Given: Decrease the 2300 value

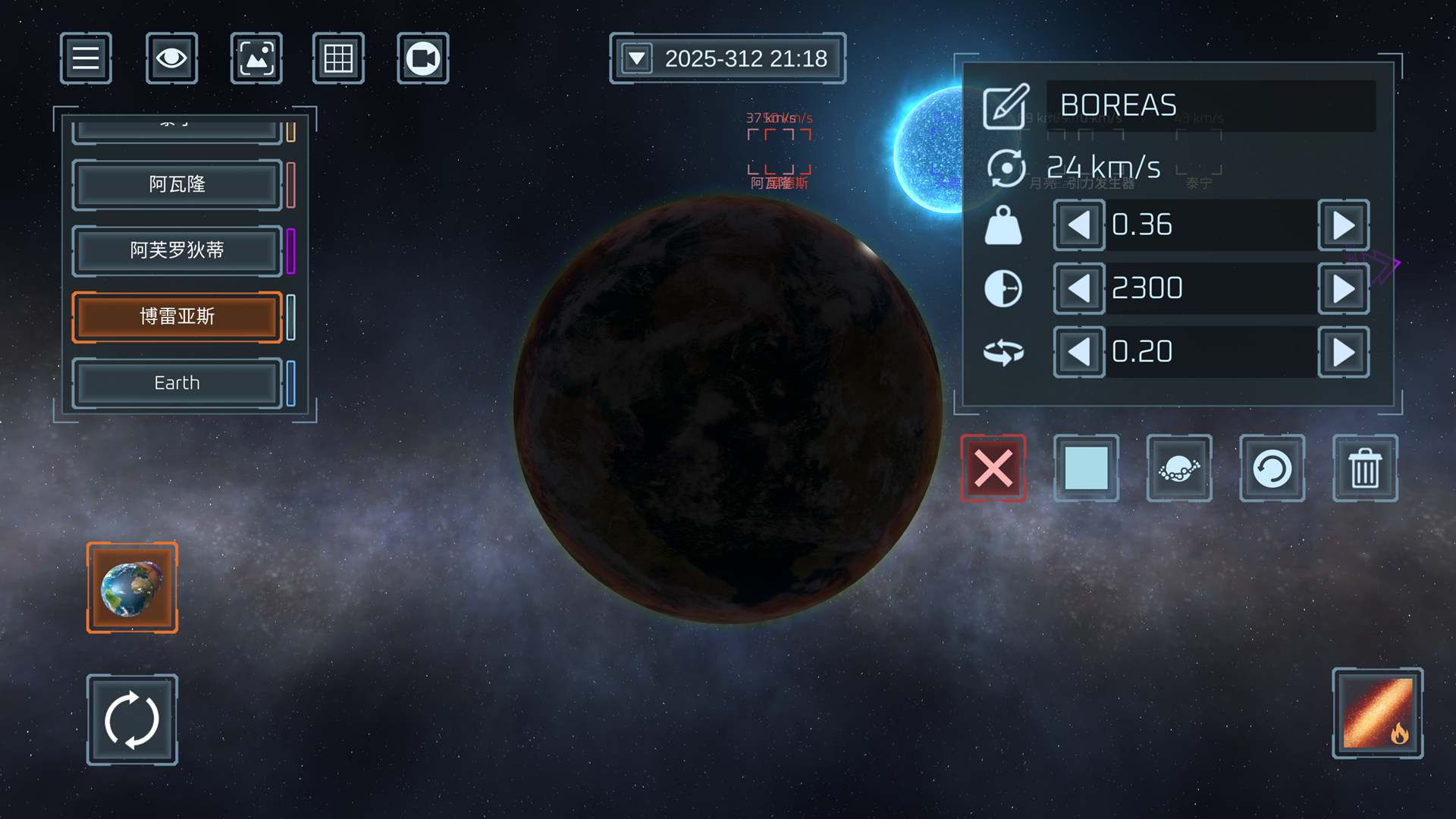Looking at the screenshot, I should point(1078,289).
